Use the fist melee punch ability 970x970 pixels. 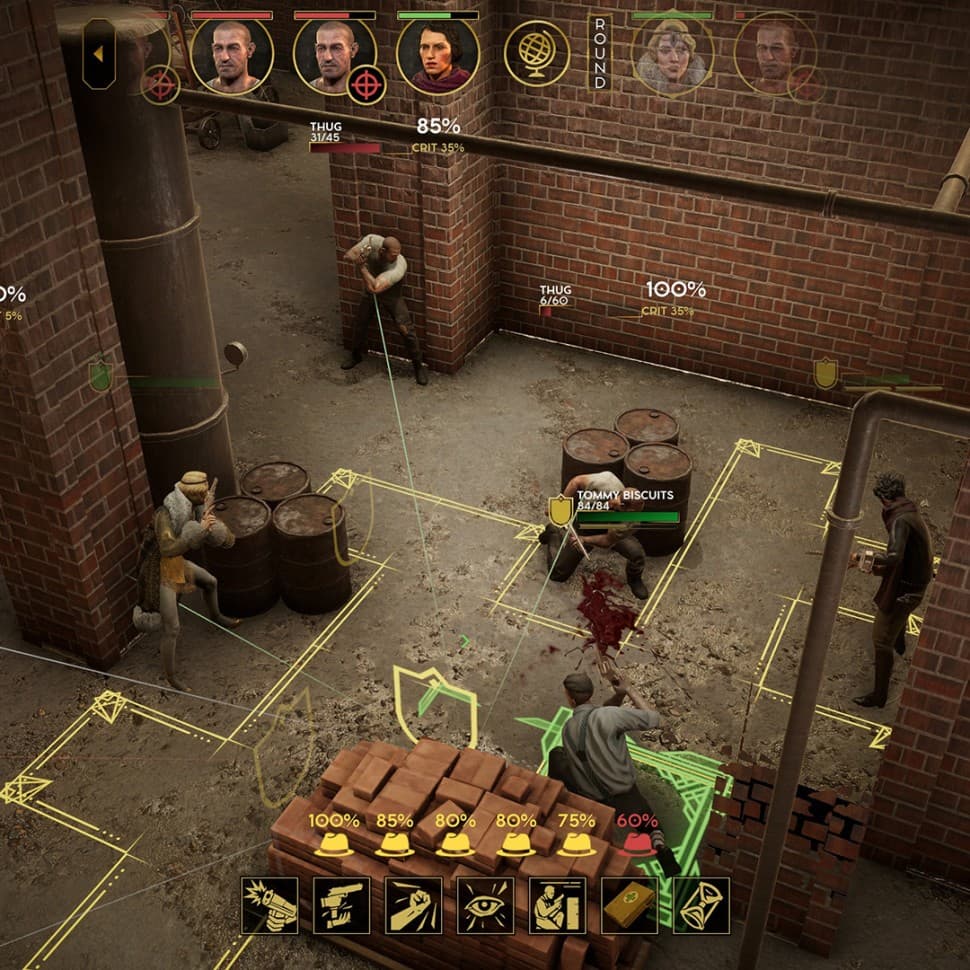pos(414,905)
